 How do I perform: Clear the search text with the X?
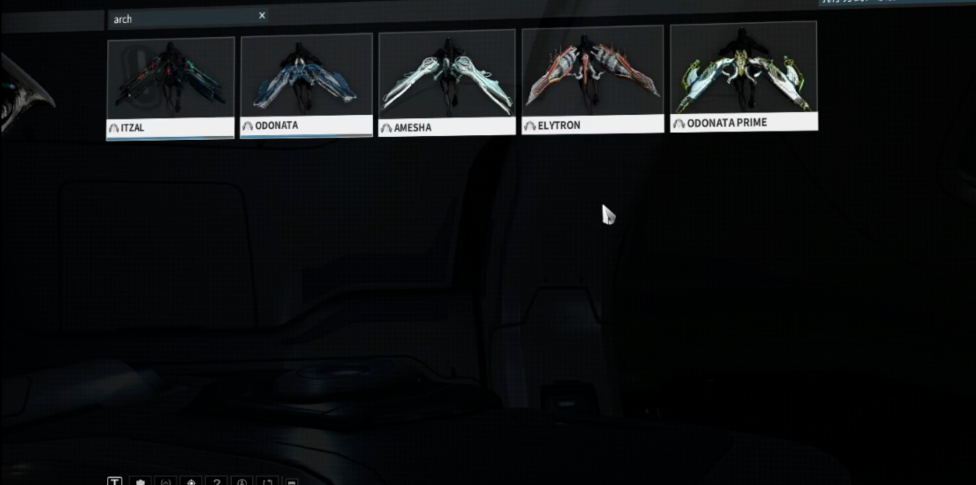(262, 16)
